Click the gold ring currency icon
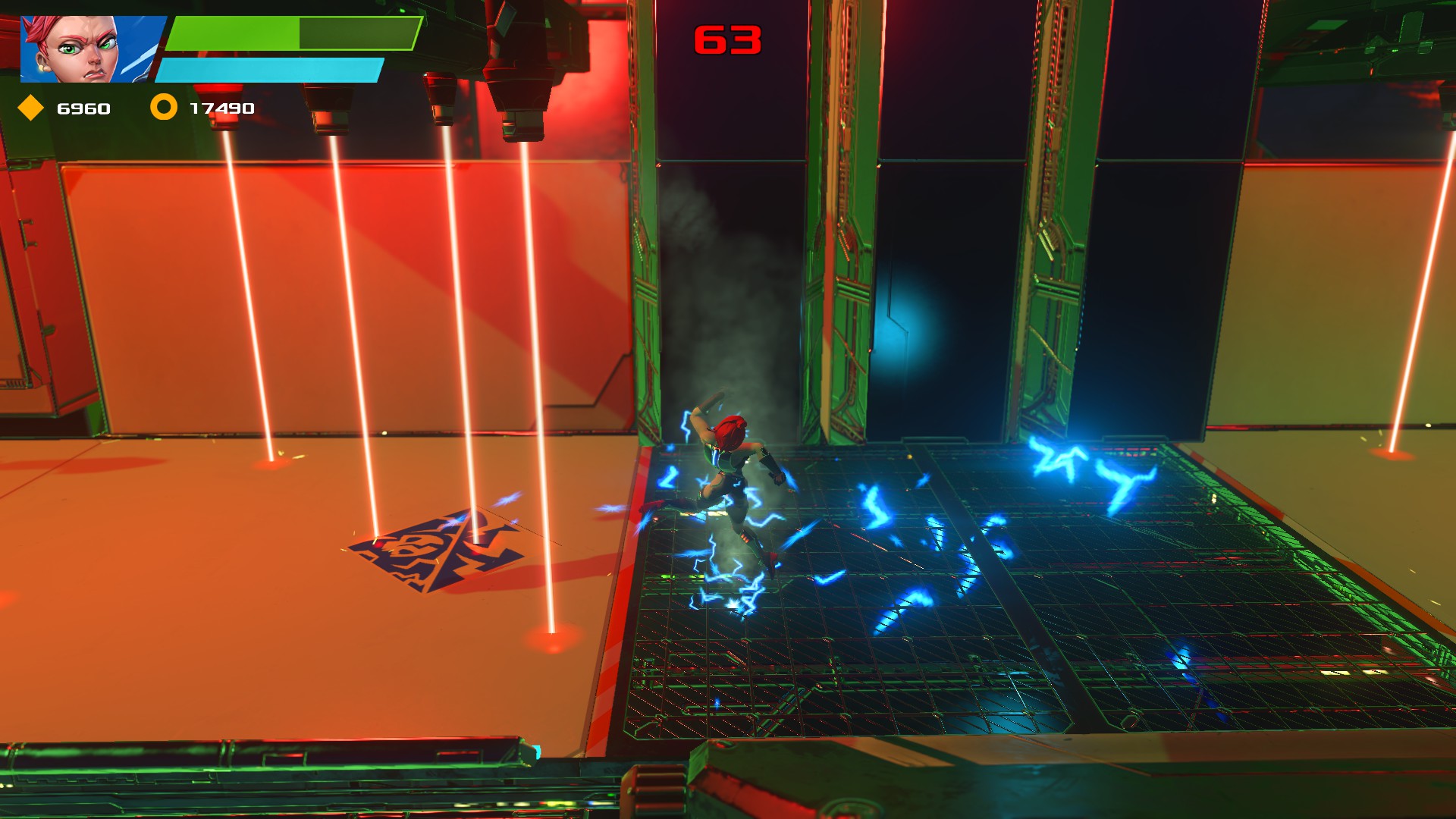 click(163, 107)
